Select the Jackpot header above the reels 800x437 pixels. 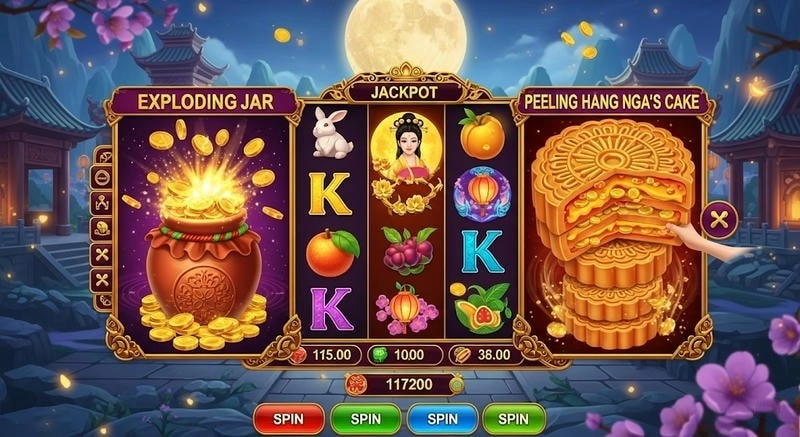point(406,91)
